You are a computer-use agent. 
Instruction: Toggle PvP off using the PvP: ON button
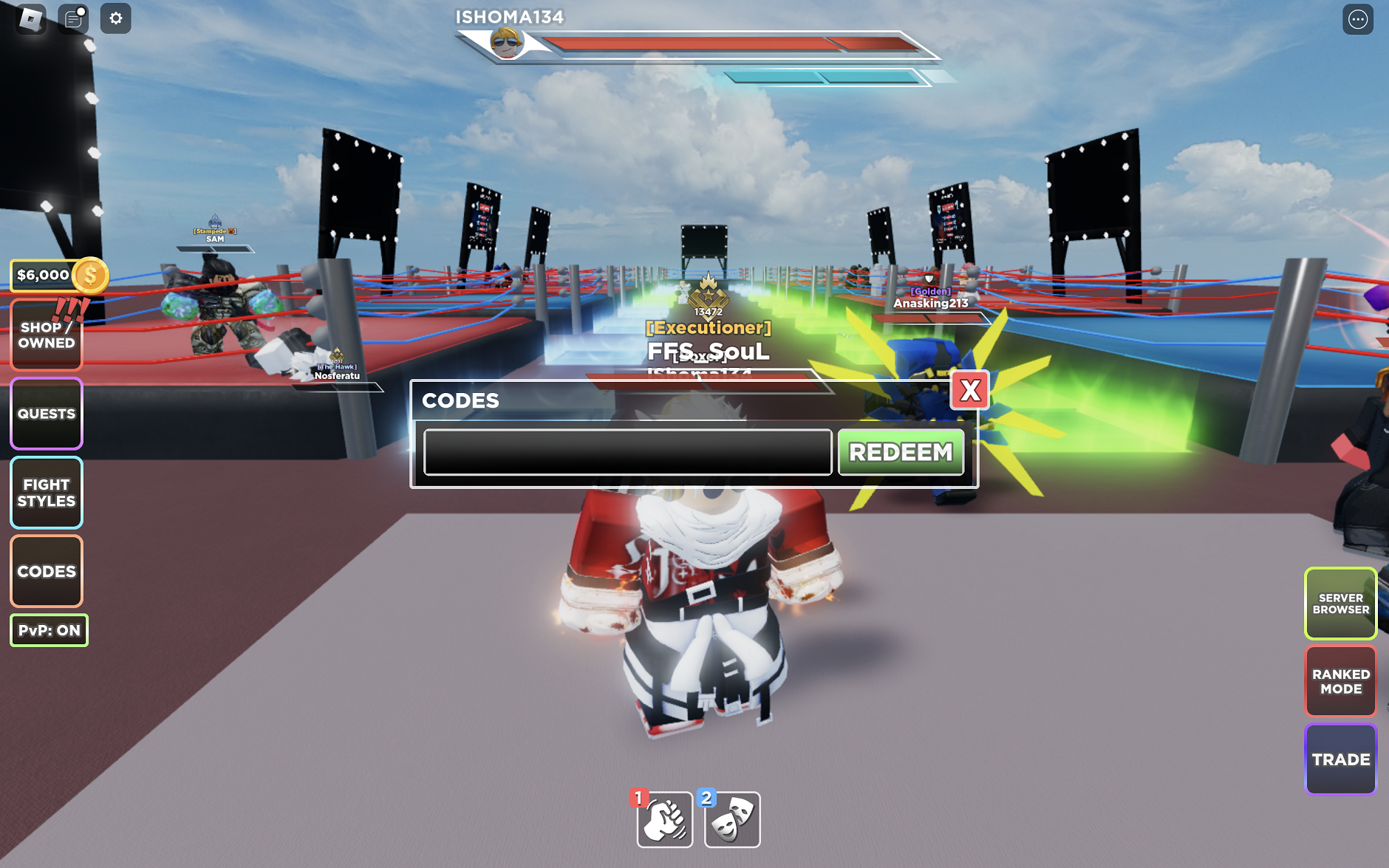(x=48, y=629)
